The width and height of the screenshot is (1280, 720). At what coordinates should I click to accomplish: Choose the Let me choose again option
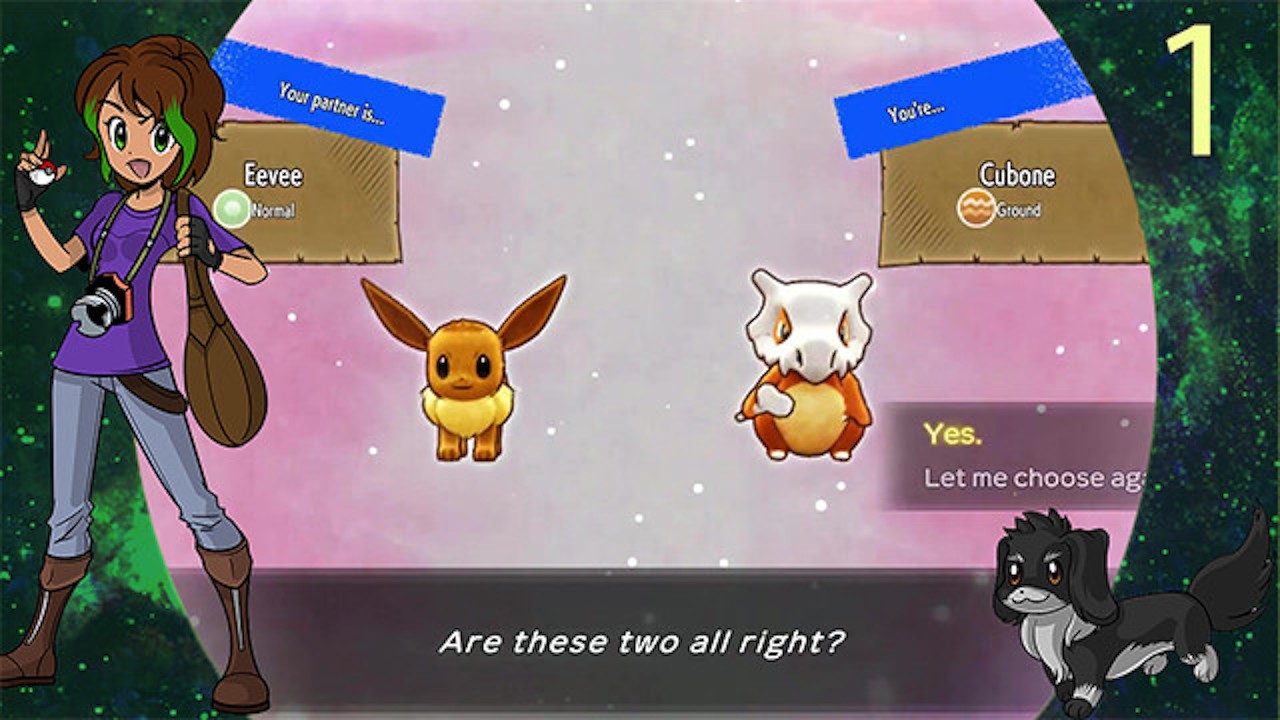coord(1030,478)
